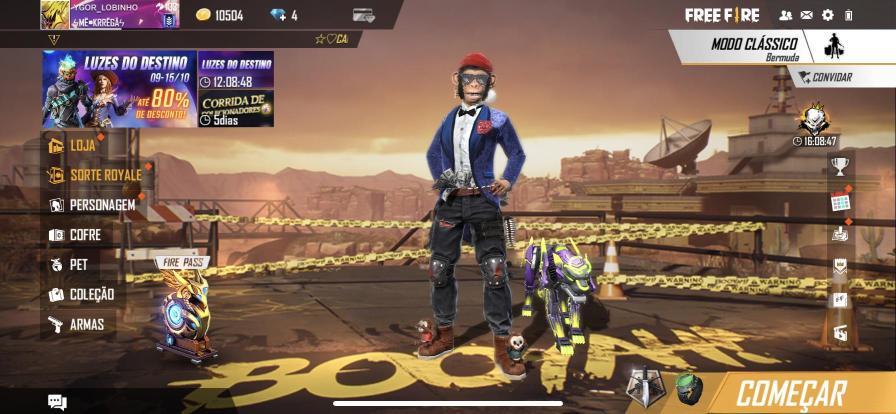
Task: View the Corrida de Colecionadores event
Action: (236, 108)
